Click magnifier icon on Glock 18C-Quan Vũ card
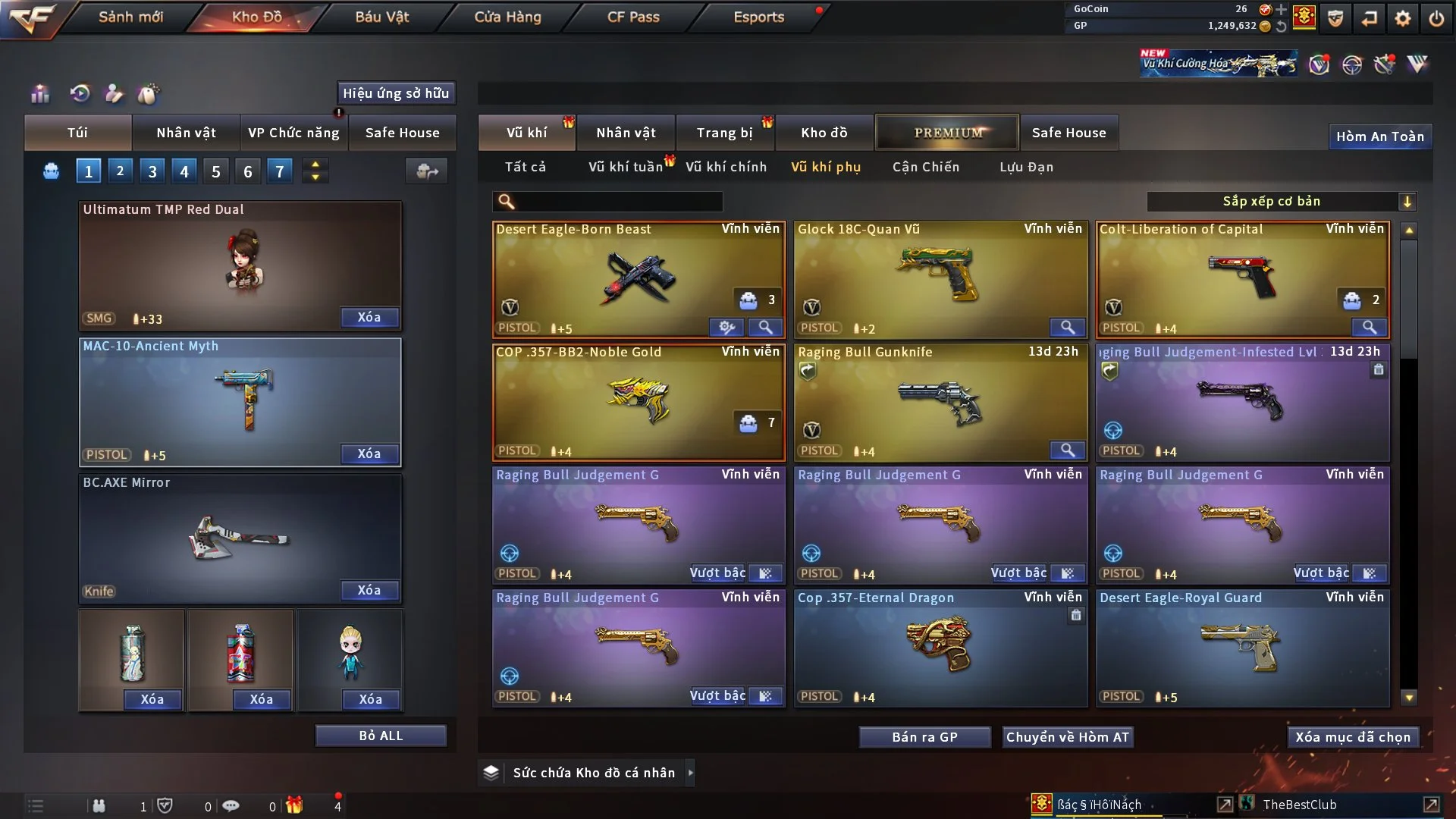 pyautogui.click(x=1068, y=327)
